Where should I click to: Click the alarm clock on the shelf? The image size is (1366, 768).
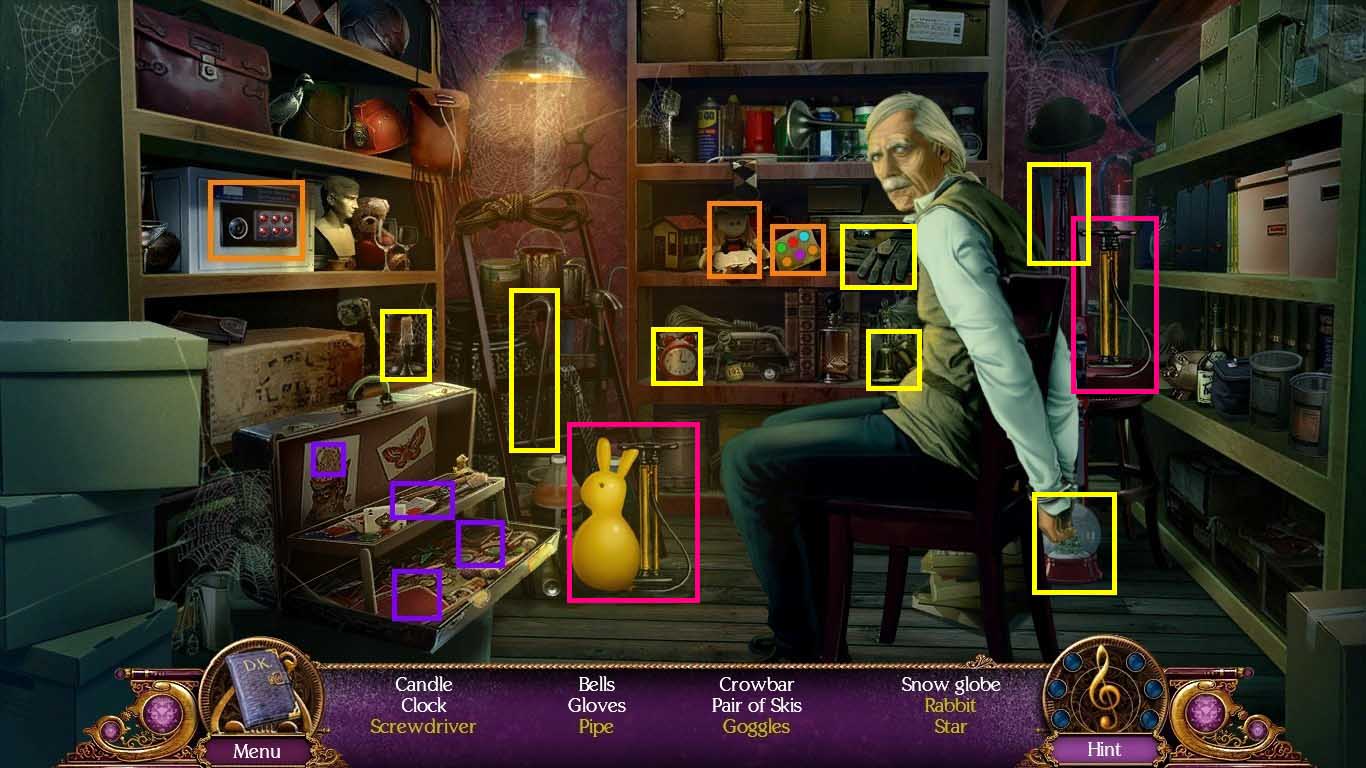point(677,358)
